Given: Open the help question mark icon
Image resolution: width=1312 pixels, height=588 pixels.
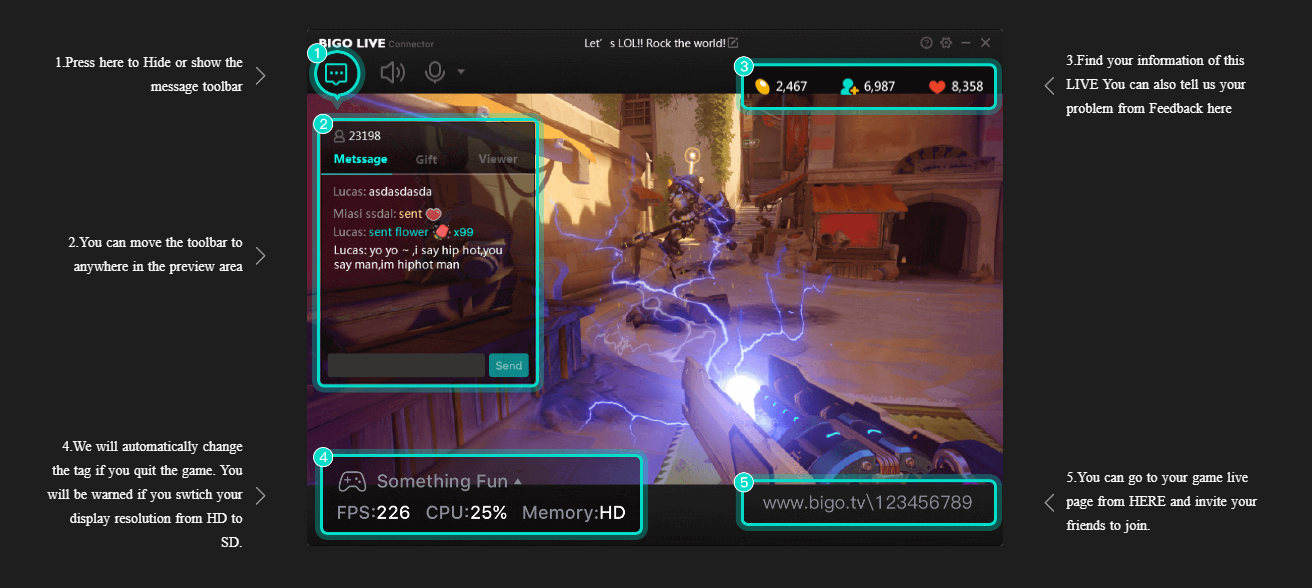Looking at the screenshot, I should pos(926,43).
